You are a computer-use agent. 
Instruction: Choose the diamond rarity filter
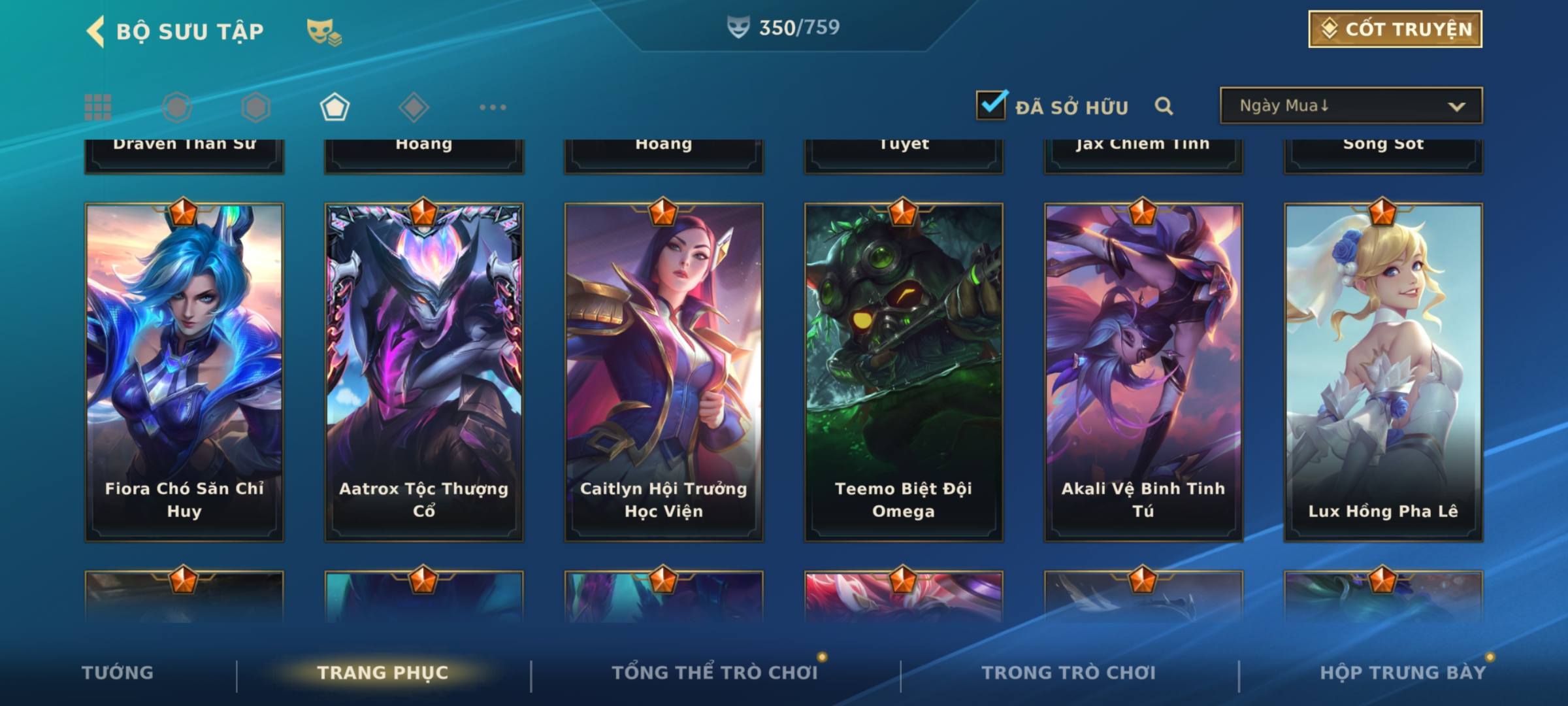(x=414, y=107)
